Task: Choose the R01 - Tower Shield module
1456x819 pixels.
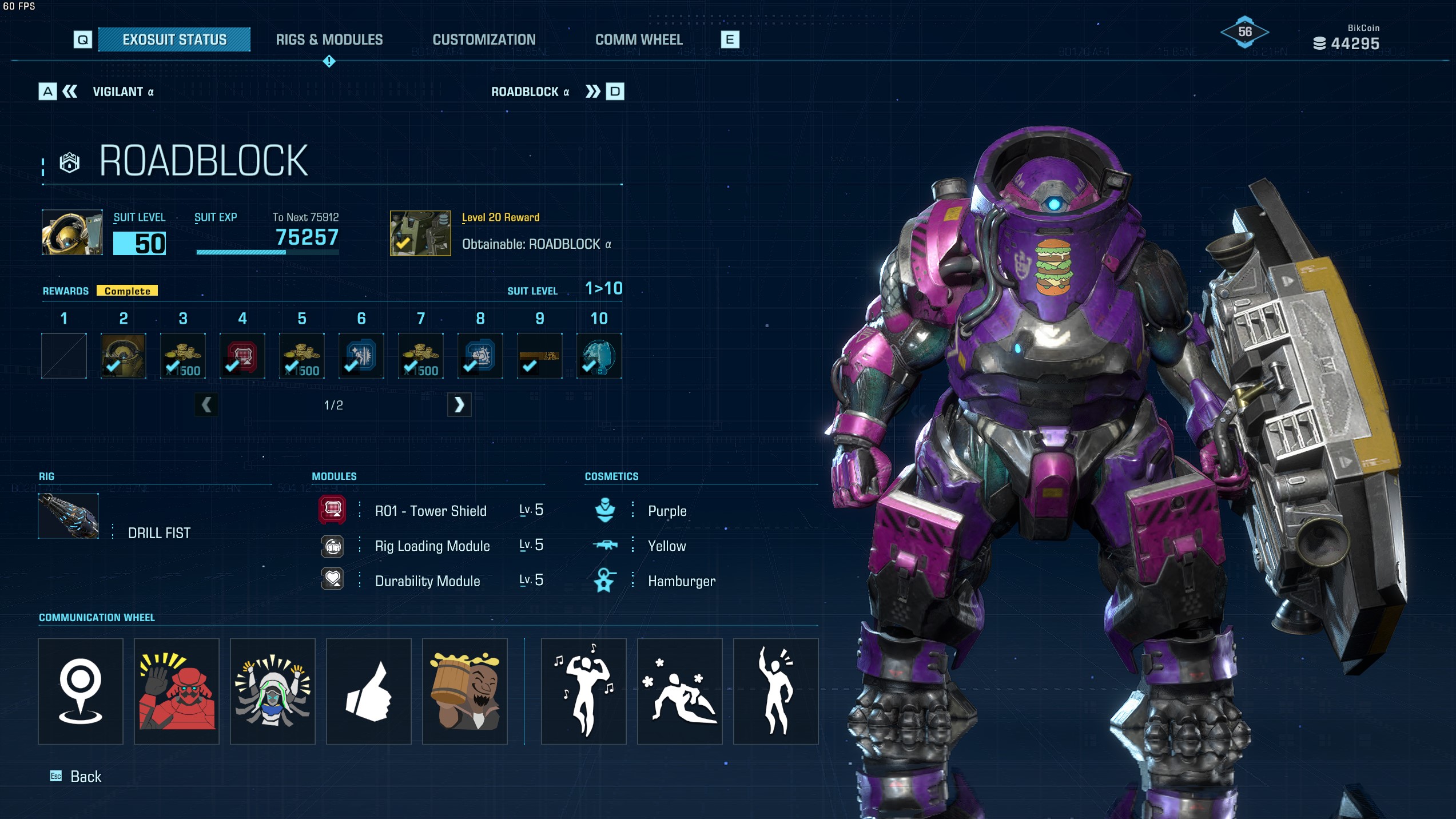Action: point(430,511)
